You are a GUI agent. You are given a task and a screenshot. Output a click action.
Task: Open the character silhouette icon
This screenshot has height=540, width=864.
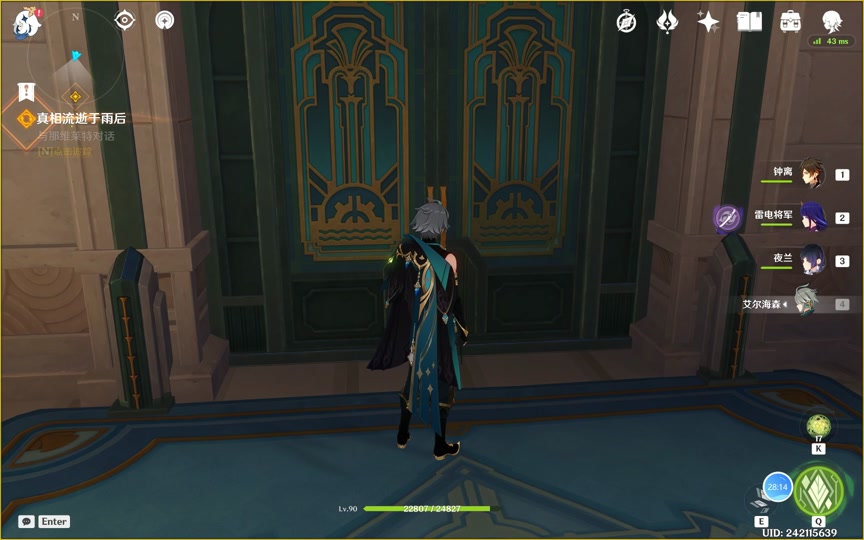pyautogui.click(x=831, y=21)
